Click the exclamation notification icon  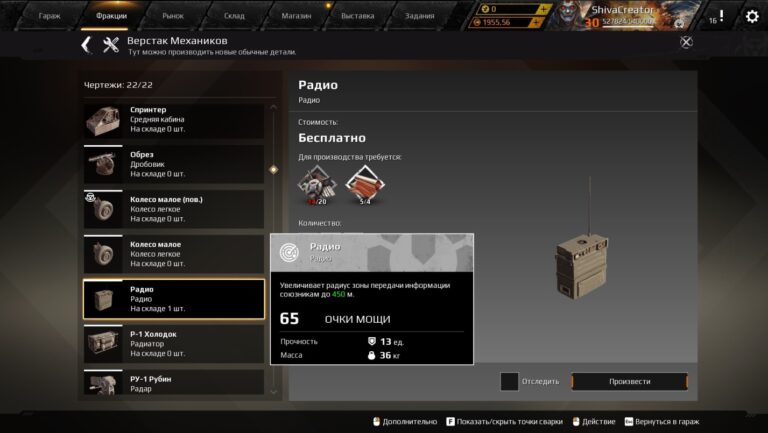[x=721, y=16]
